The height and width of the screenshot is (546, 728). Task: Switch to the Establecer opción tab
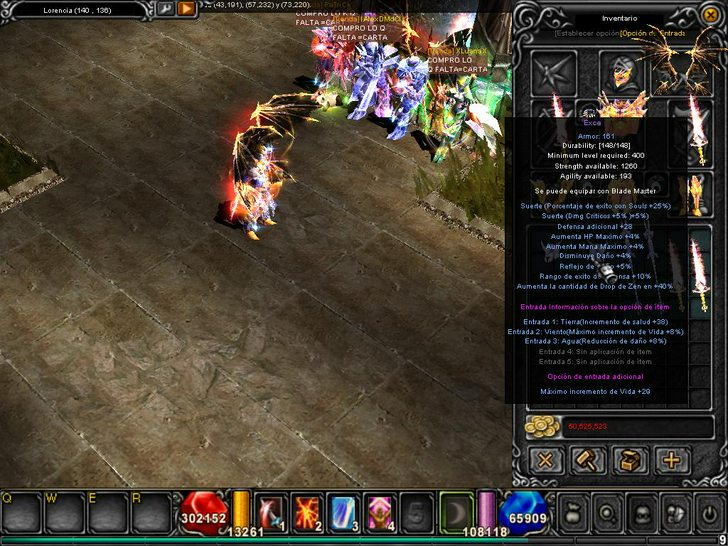point(586,33)
